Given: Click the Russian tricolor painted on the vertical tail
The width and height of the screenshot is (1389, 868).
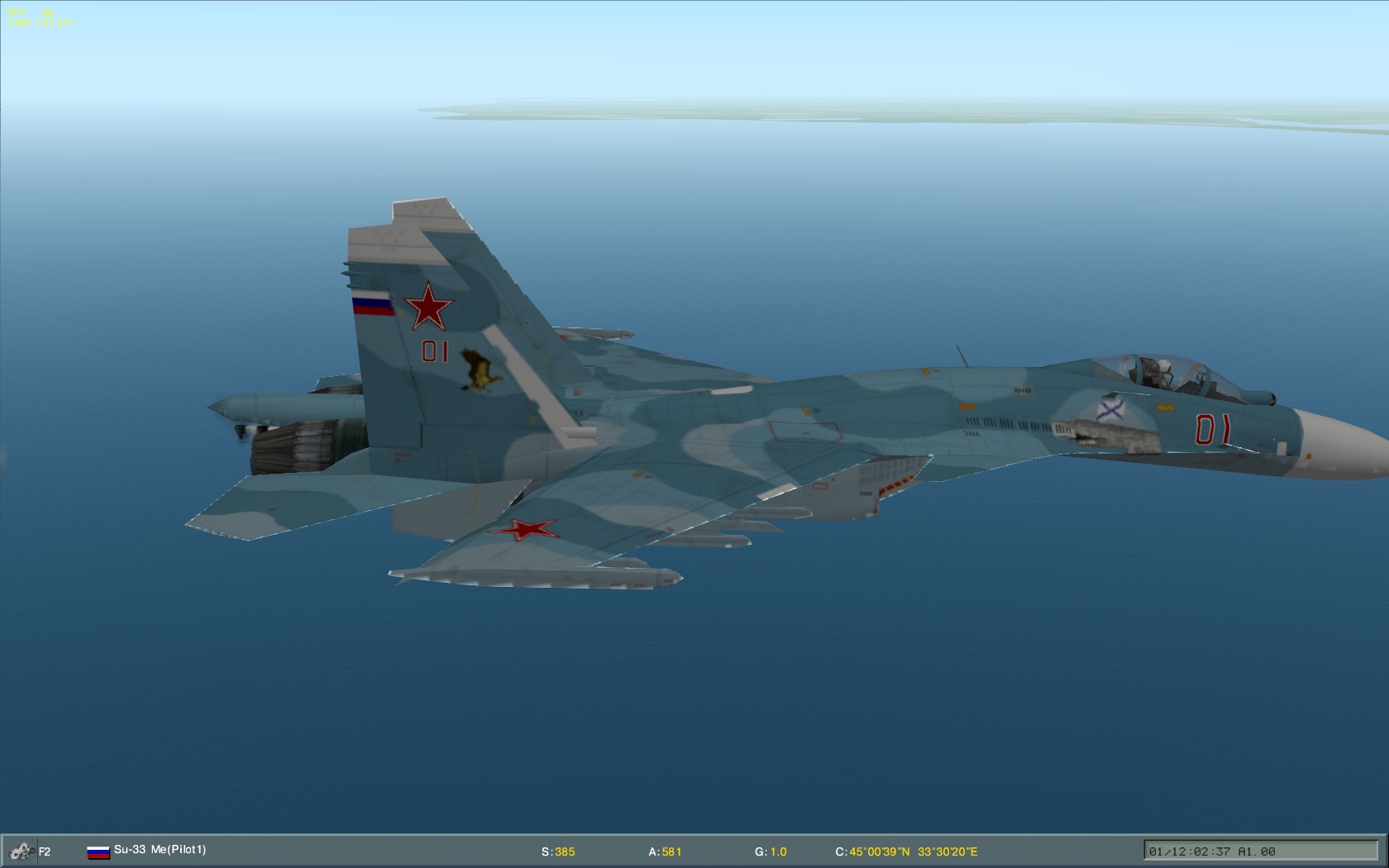Looking at the screenshot, I should (x=374, y=304).
